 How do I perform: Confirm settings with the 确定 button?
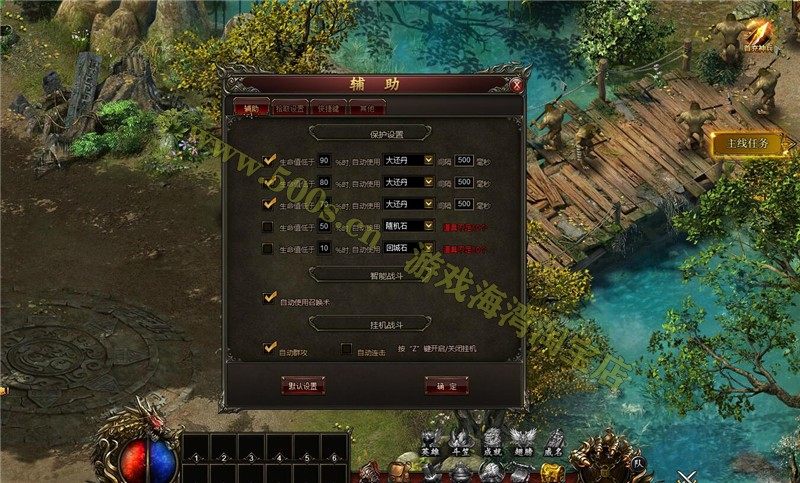[447, 385]
